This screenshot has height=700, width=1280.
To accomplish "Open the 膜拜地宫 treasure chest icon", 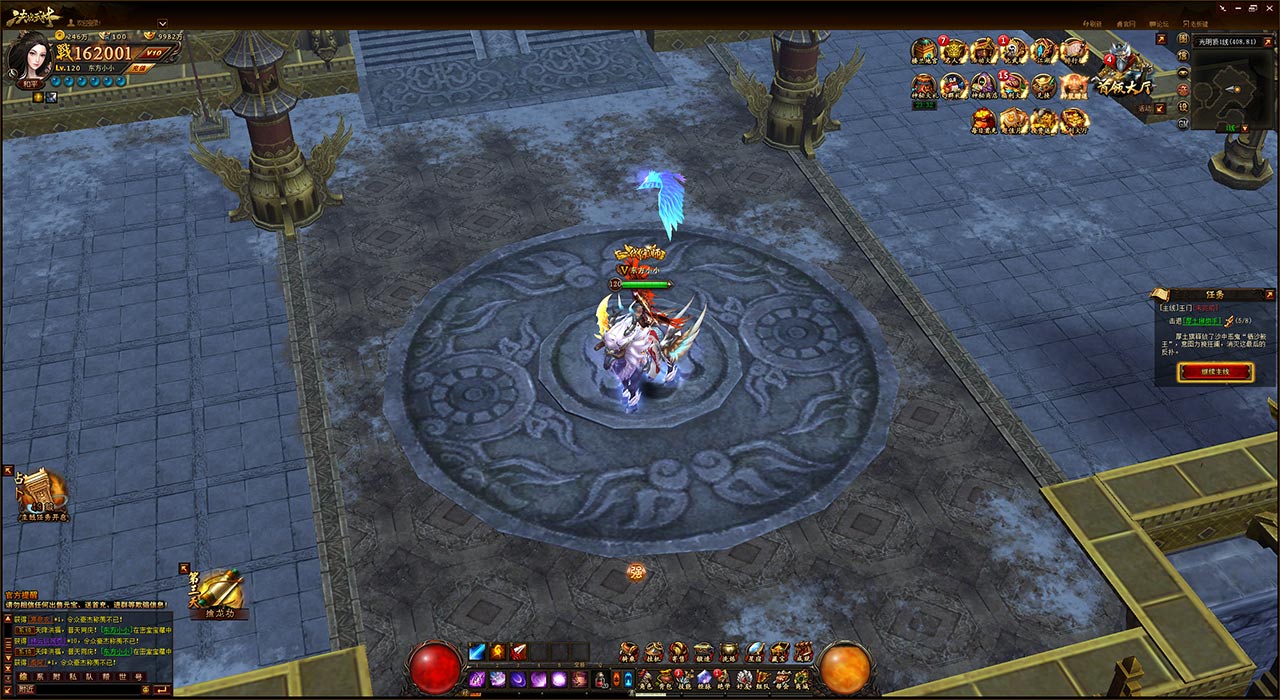I will click(x=923, y=51).
